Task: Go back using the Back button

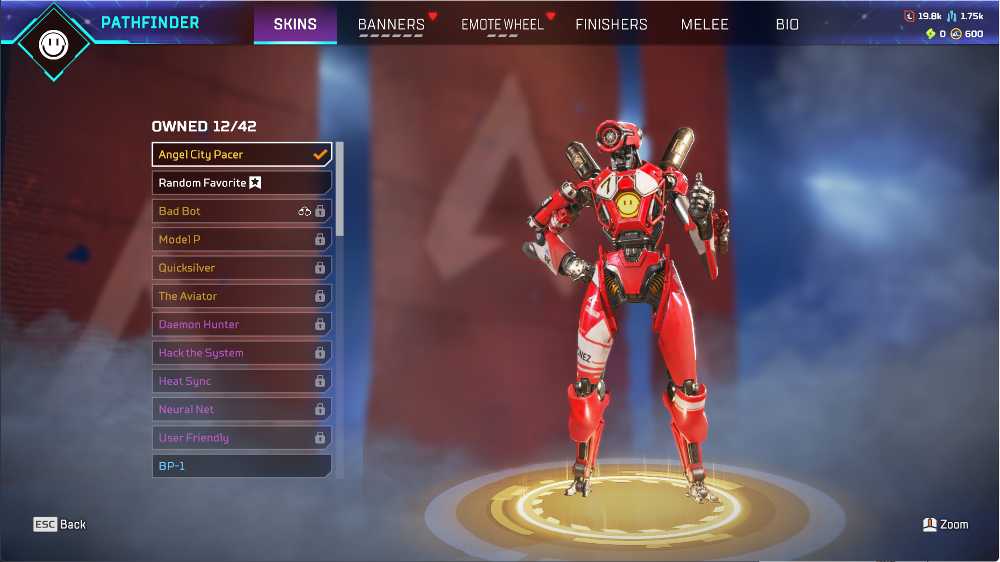Action: (61, 524)
